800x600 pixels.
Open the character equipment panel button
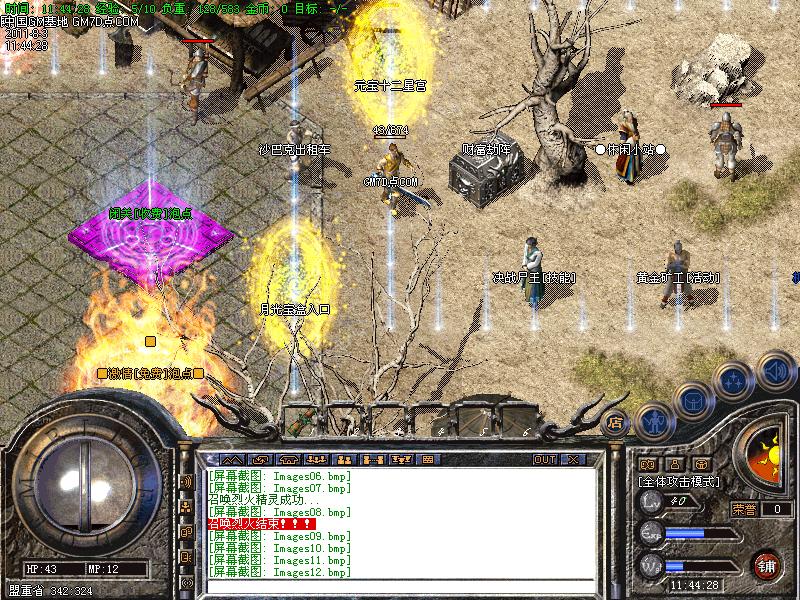tap(653, 420)
